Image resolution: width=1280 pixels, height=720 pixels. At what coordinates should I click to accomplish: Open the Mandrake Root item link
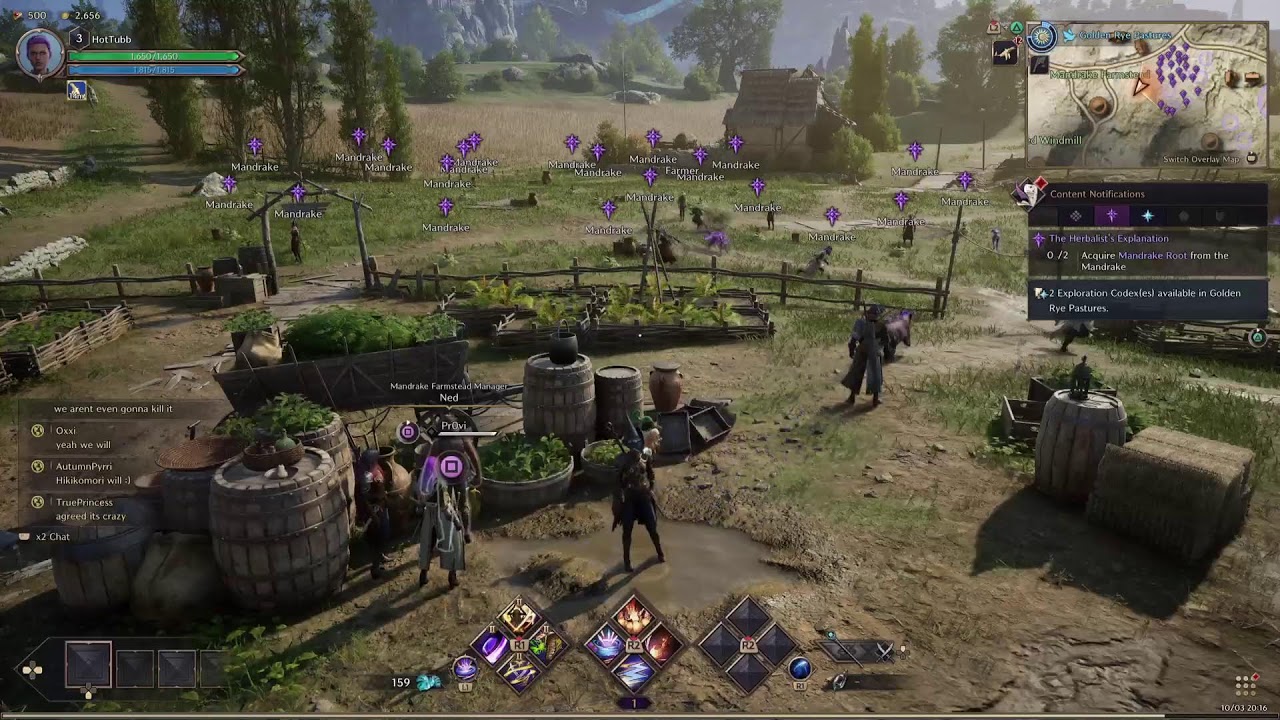(x=1152, y=255)
